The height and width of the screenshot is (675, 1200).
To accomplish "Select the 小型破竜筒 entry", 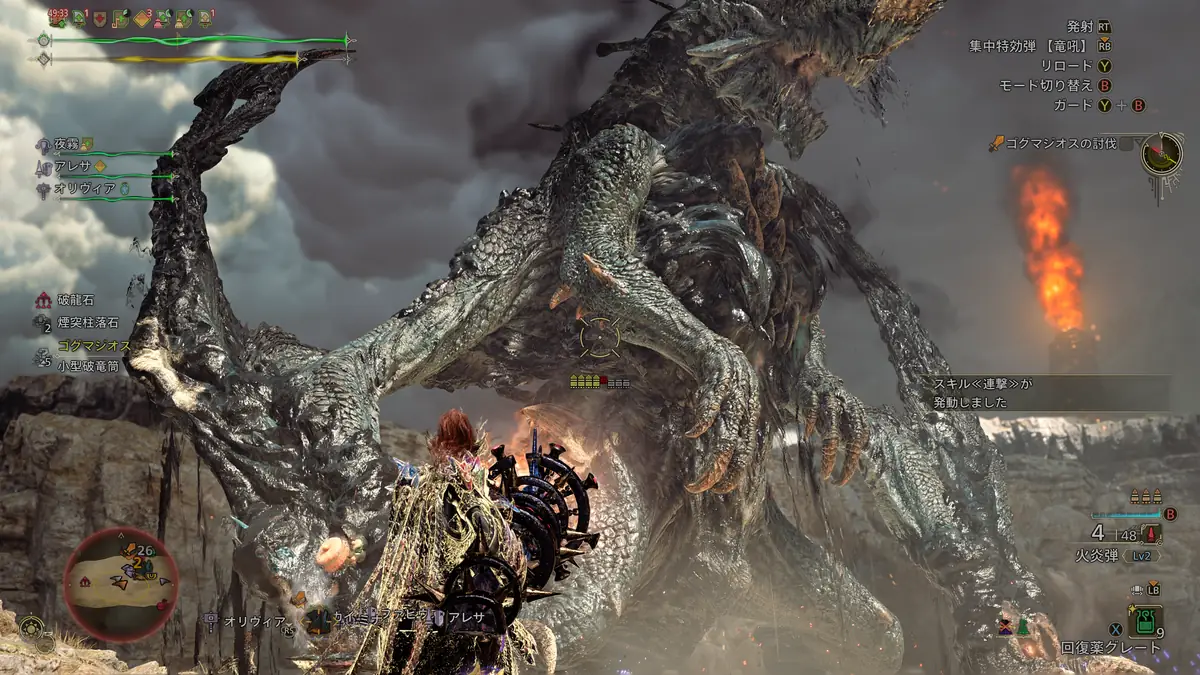I will coord(88,365).
